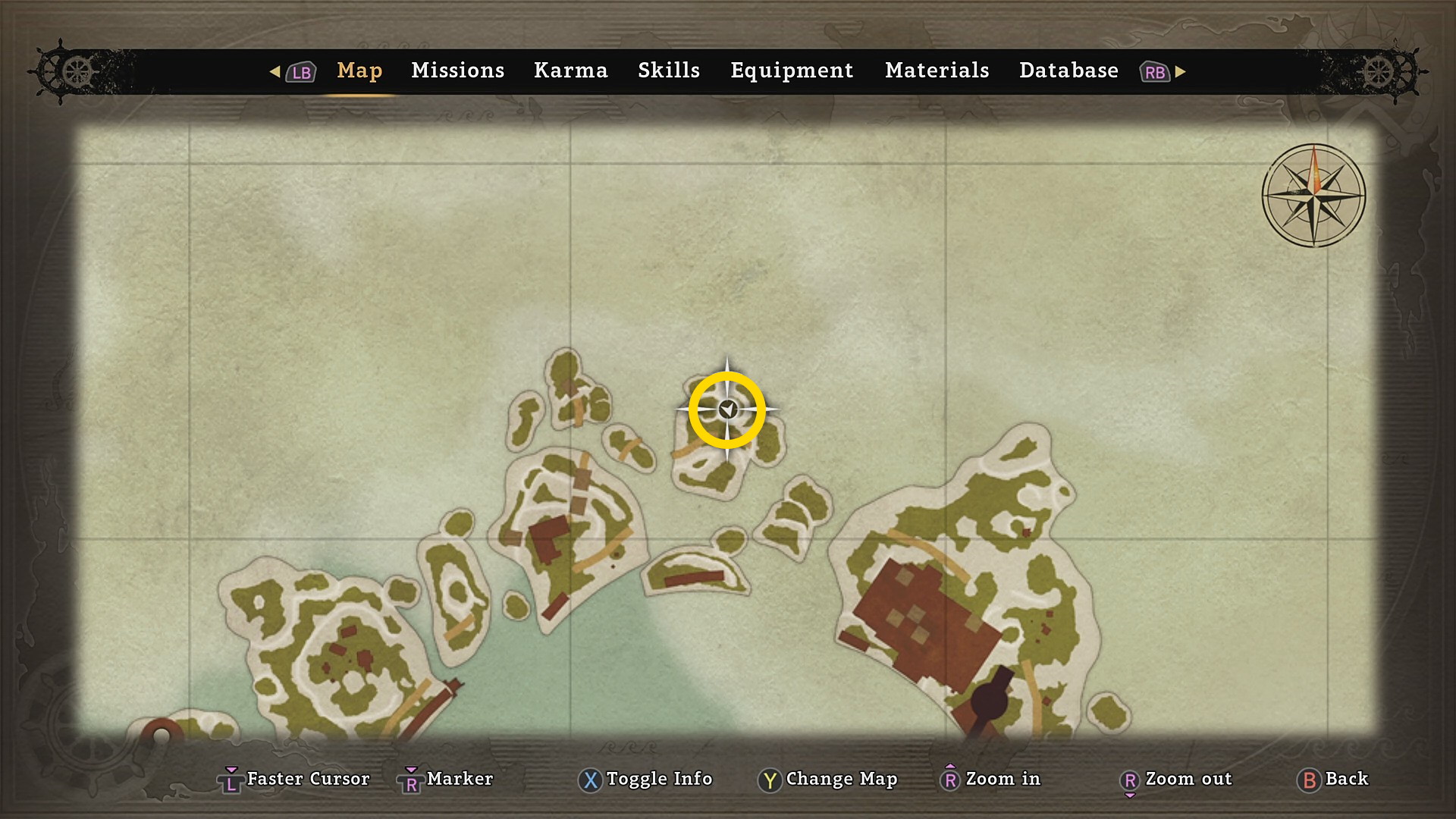Show the Skills tab
Screen dimensions: 1456x819
point(668,71)
